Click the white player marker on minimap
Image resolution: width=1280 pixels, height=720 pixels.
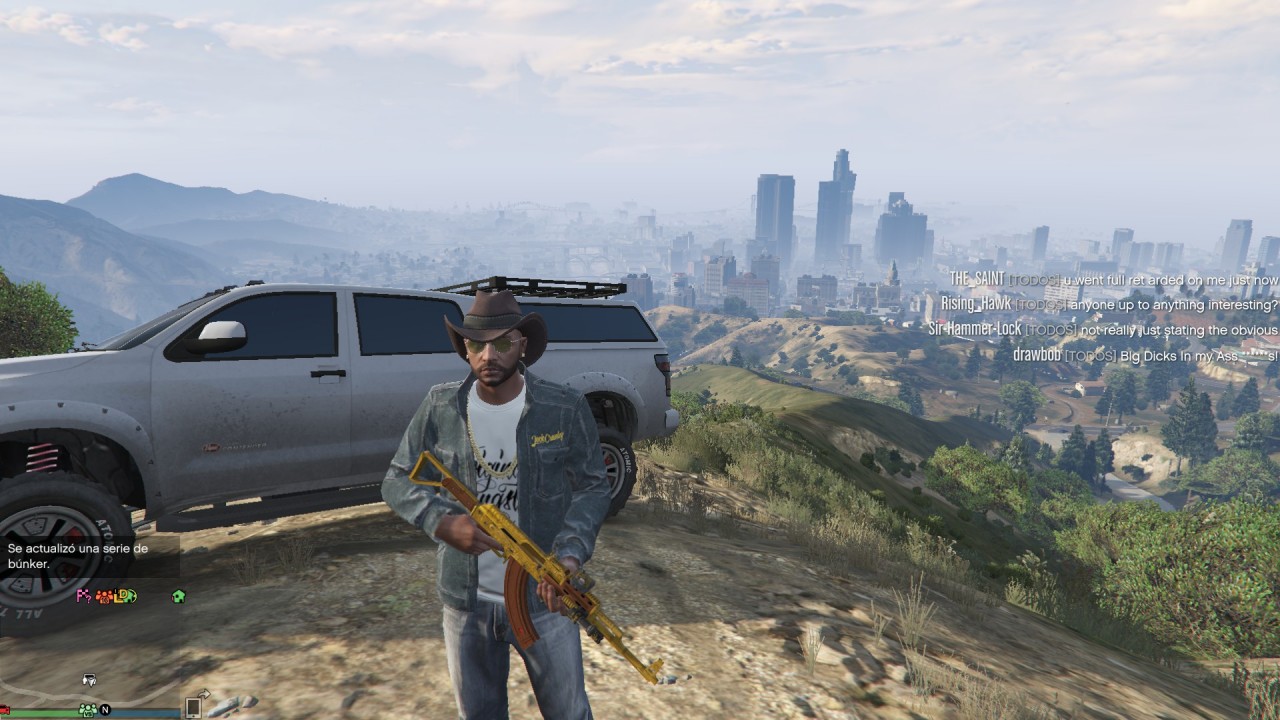89,680
